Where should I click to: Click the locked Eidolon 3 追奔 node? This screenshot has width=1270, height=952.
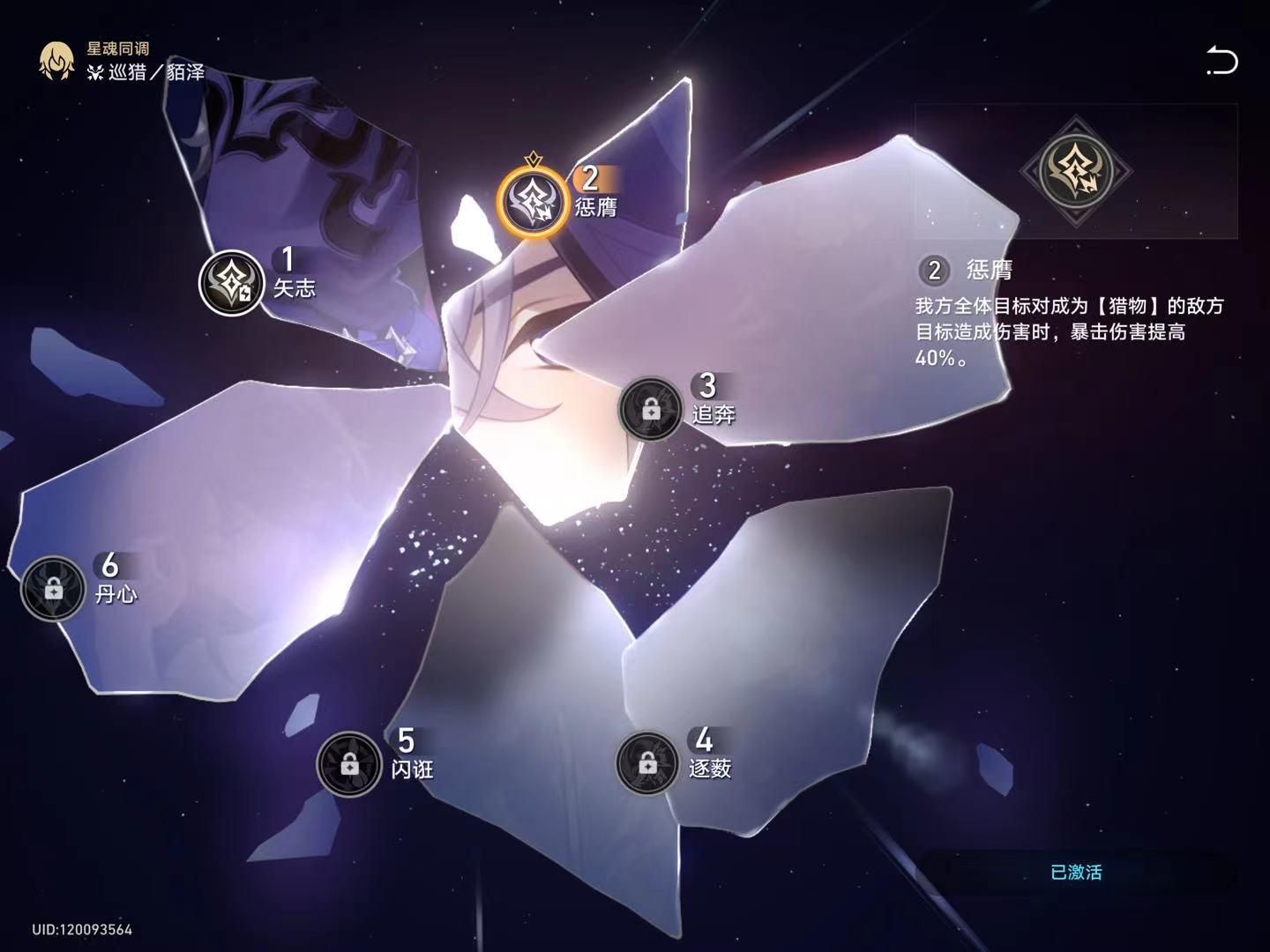point(650,408)
